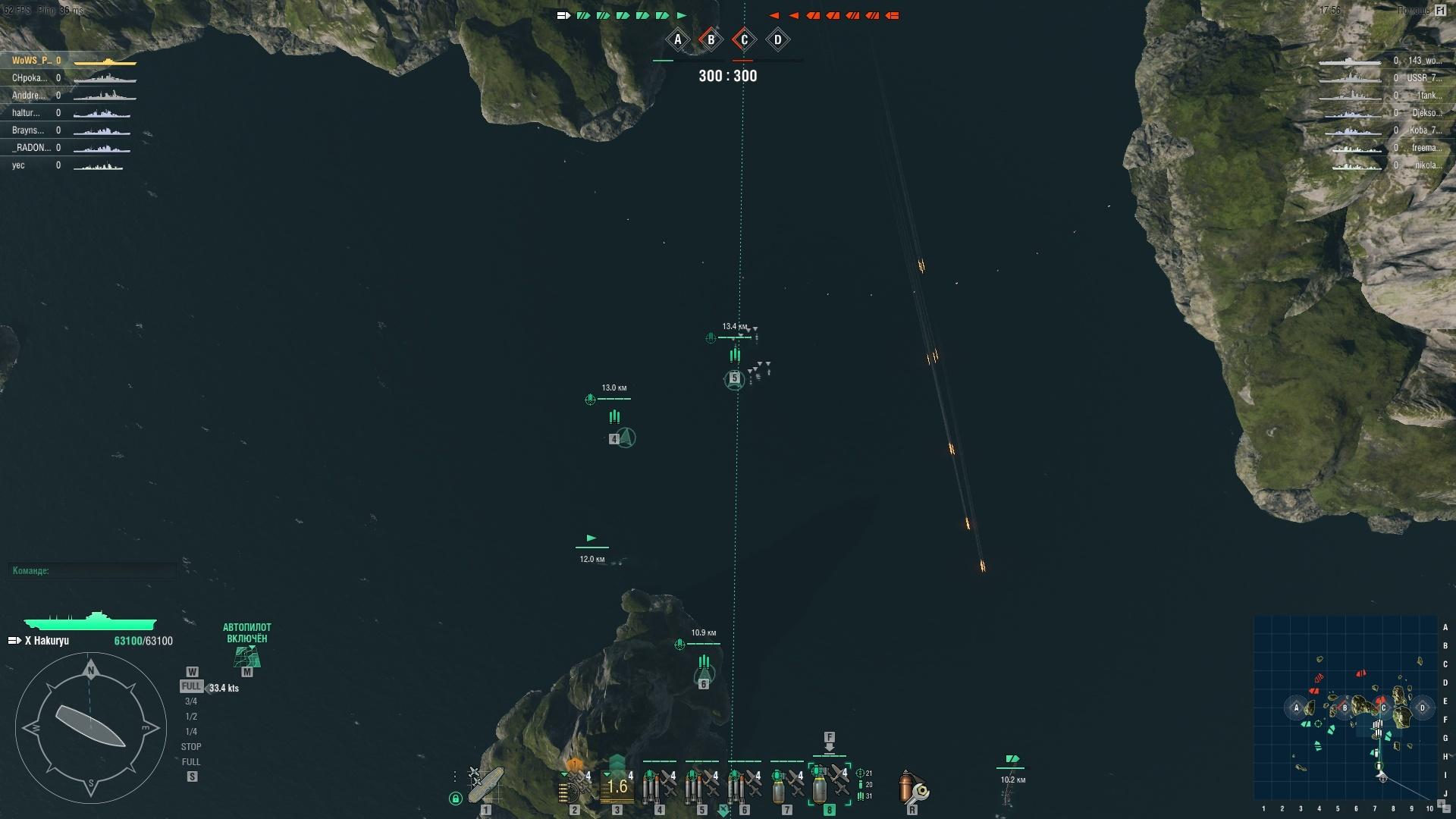Image resolution: width=1456 pixels, height=819 pixels.
Task: Select enemy USSR_7 in the enemy team list
Action: point(1423,78)
